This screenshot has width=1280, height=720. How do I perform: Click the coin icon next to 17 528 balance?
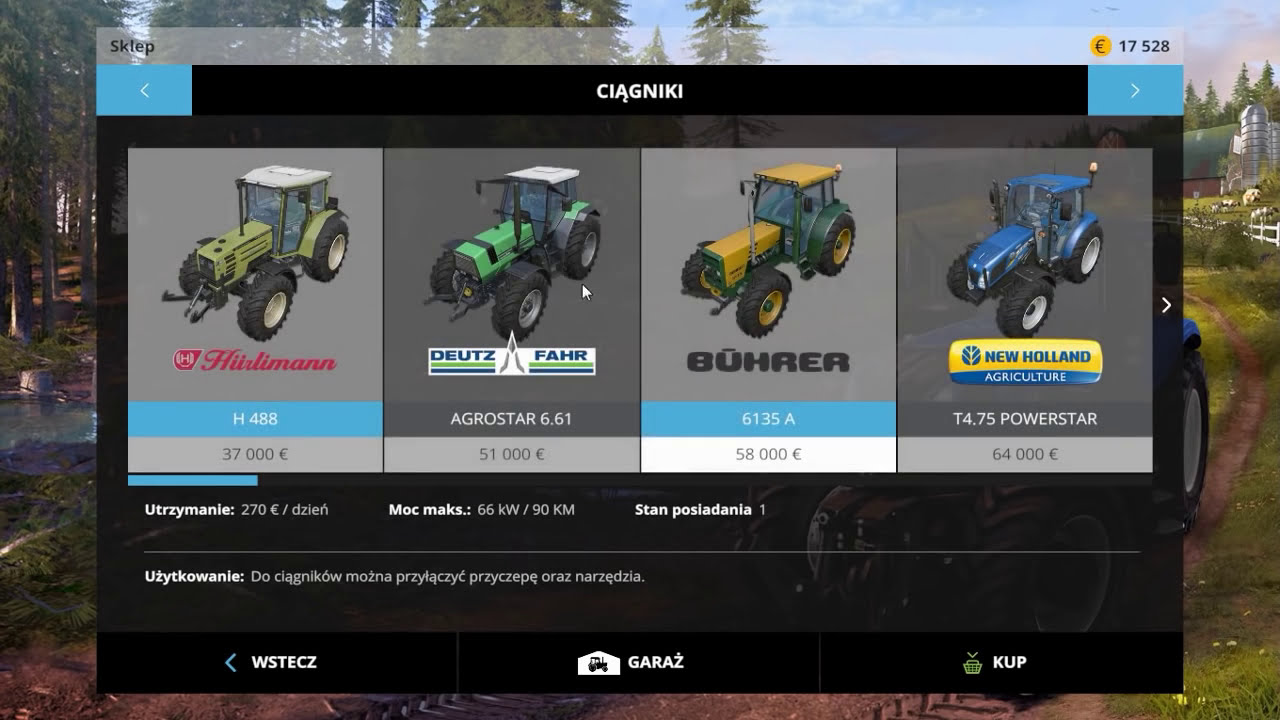tap(1100, 45)
